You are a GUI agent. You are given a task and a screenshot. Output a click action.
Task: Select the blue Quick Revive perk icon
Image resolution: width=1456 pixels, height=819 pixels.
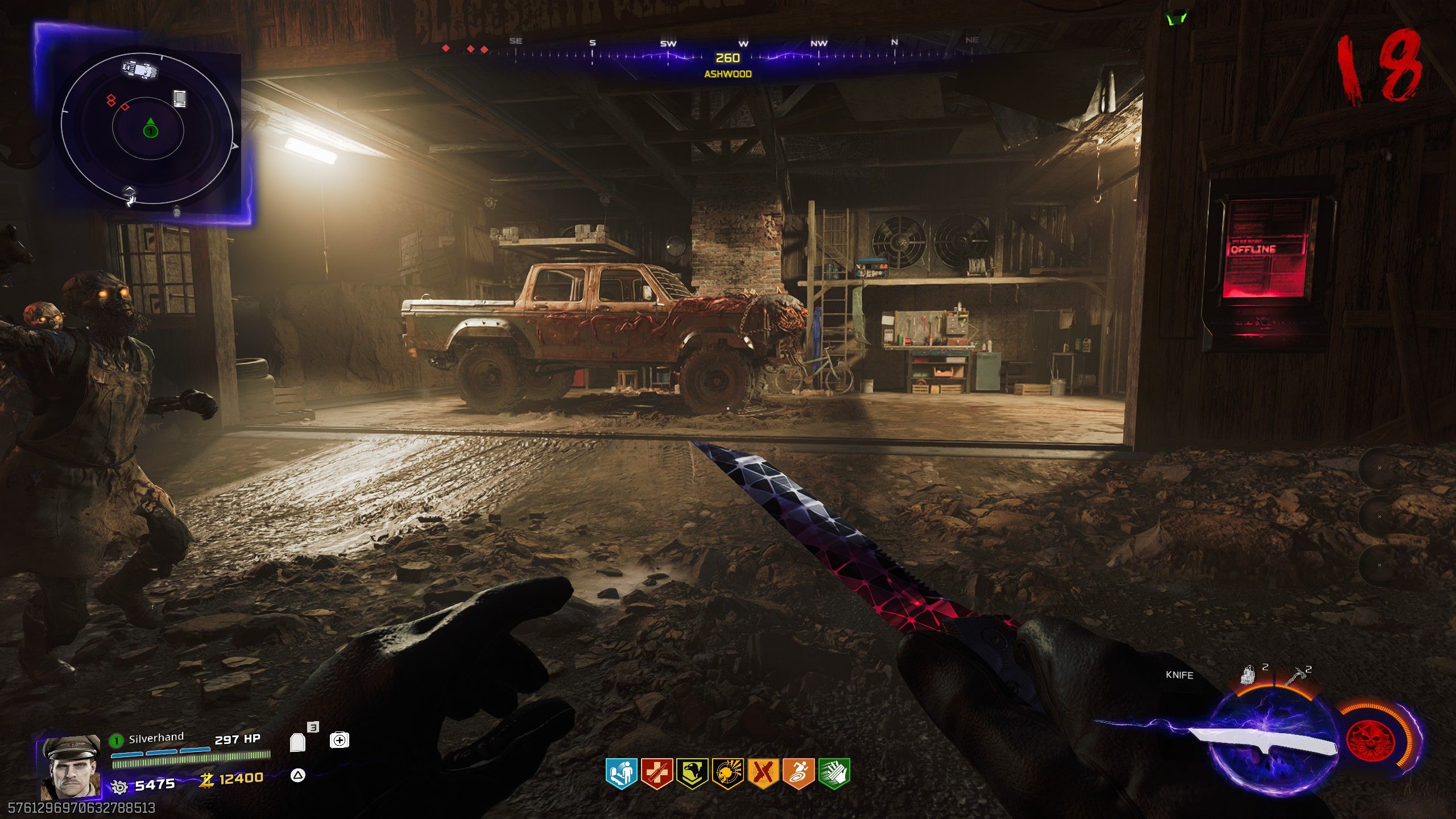point(620,773)
